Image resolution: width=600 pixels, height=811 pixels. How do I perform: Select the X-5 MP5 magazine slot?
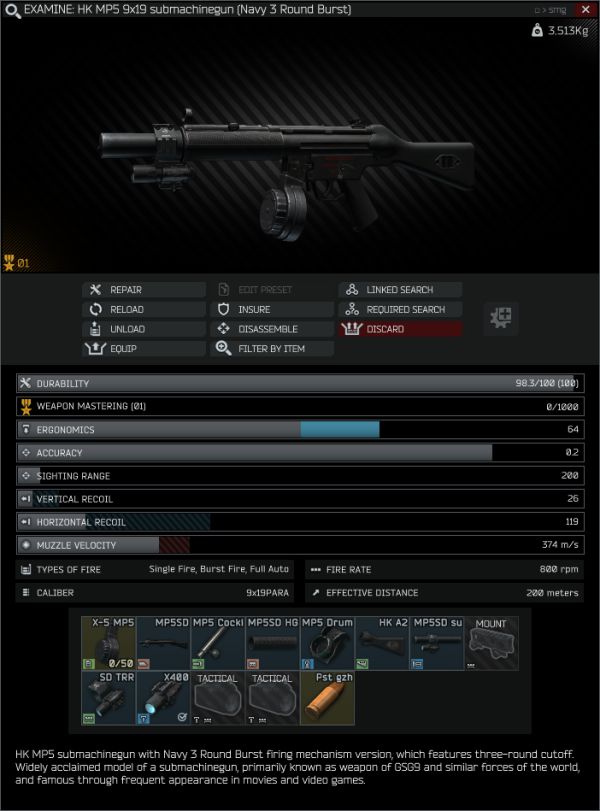click(108, 642)
